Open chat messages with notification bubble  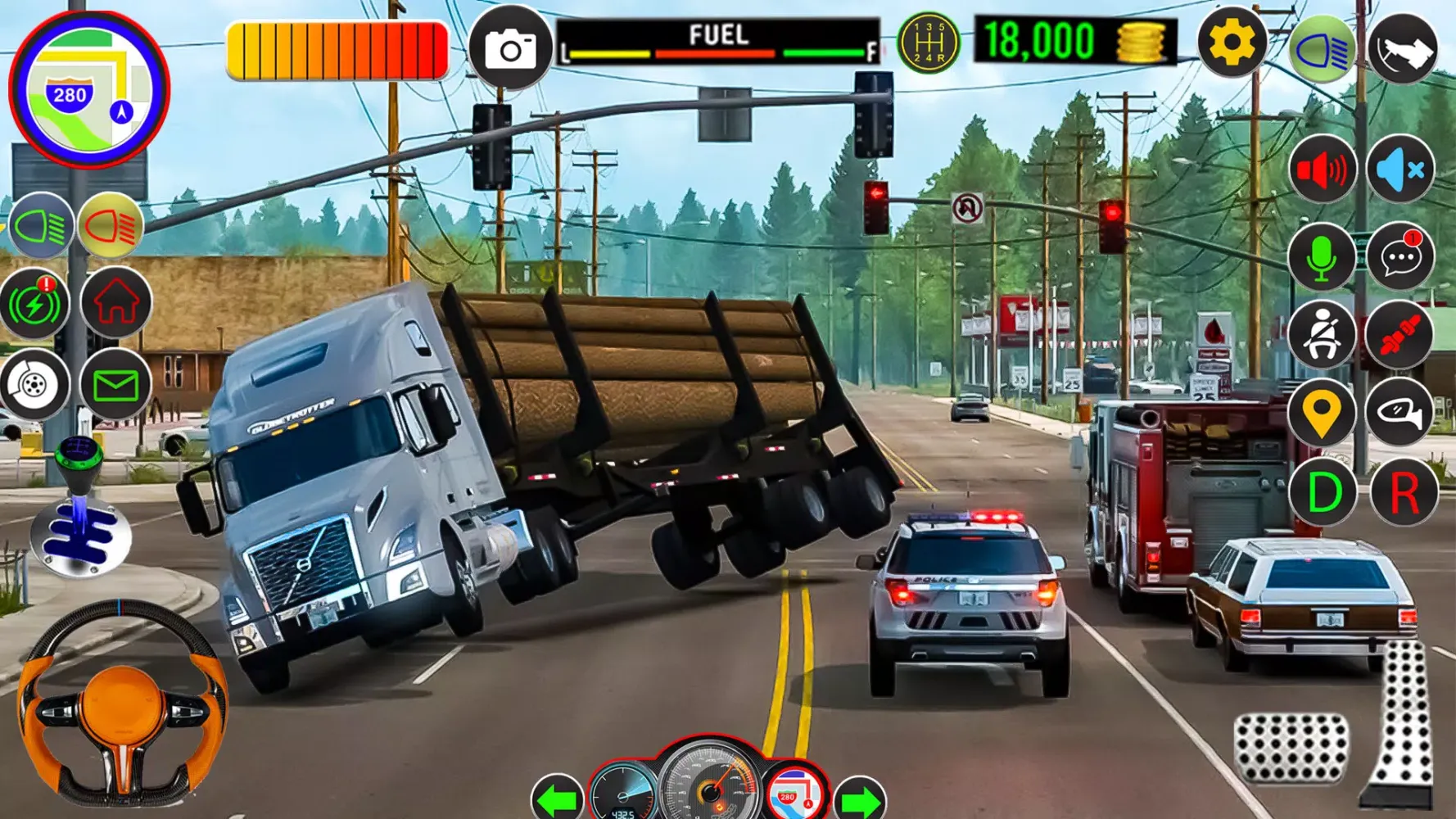tap(1400, 257)
